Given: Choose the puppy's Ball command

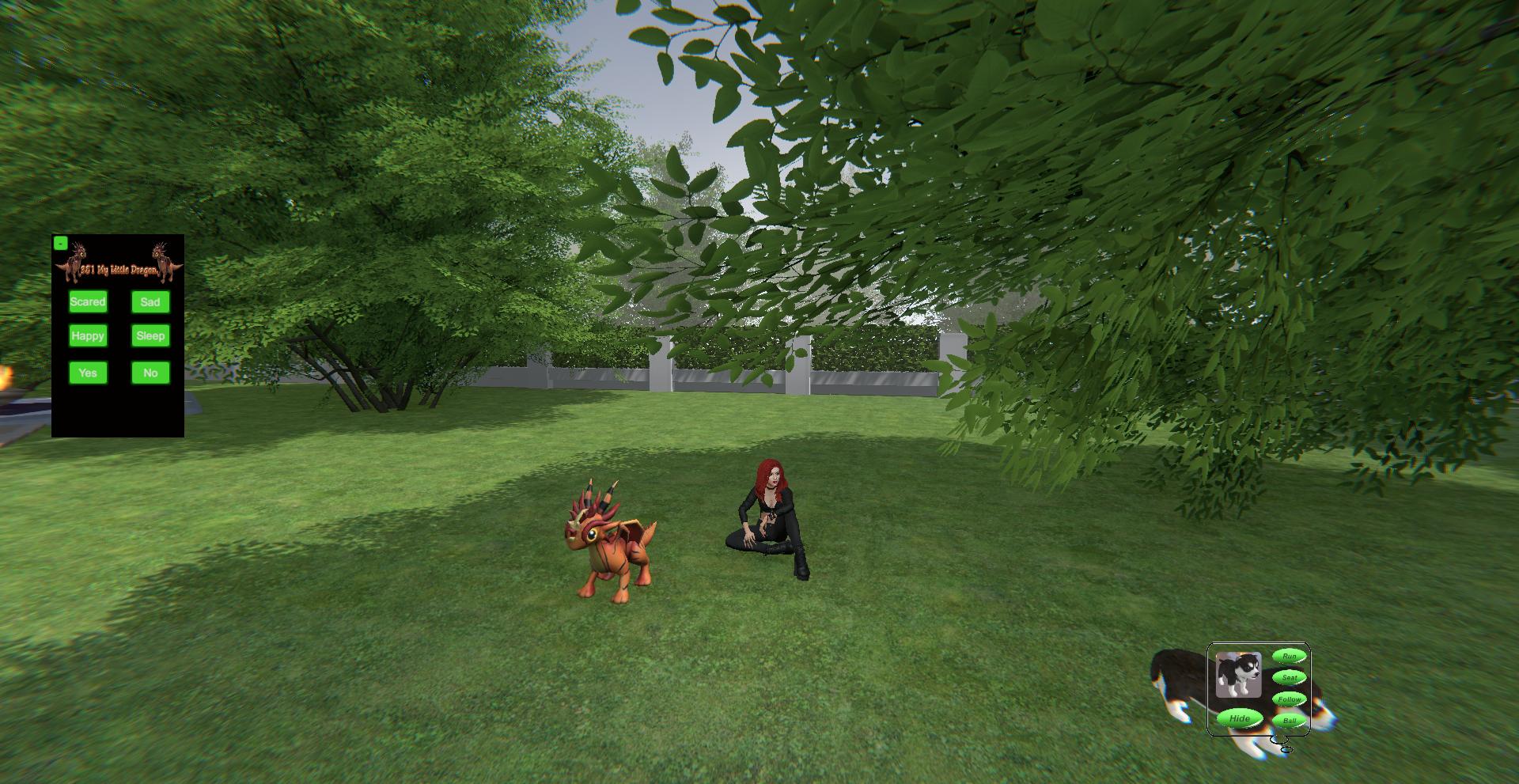Looking at the screenshot, I should click(1289, 721).
